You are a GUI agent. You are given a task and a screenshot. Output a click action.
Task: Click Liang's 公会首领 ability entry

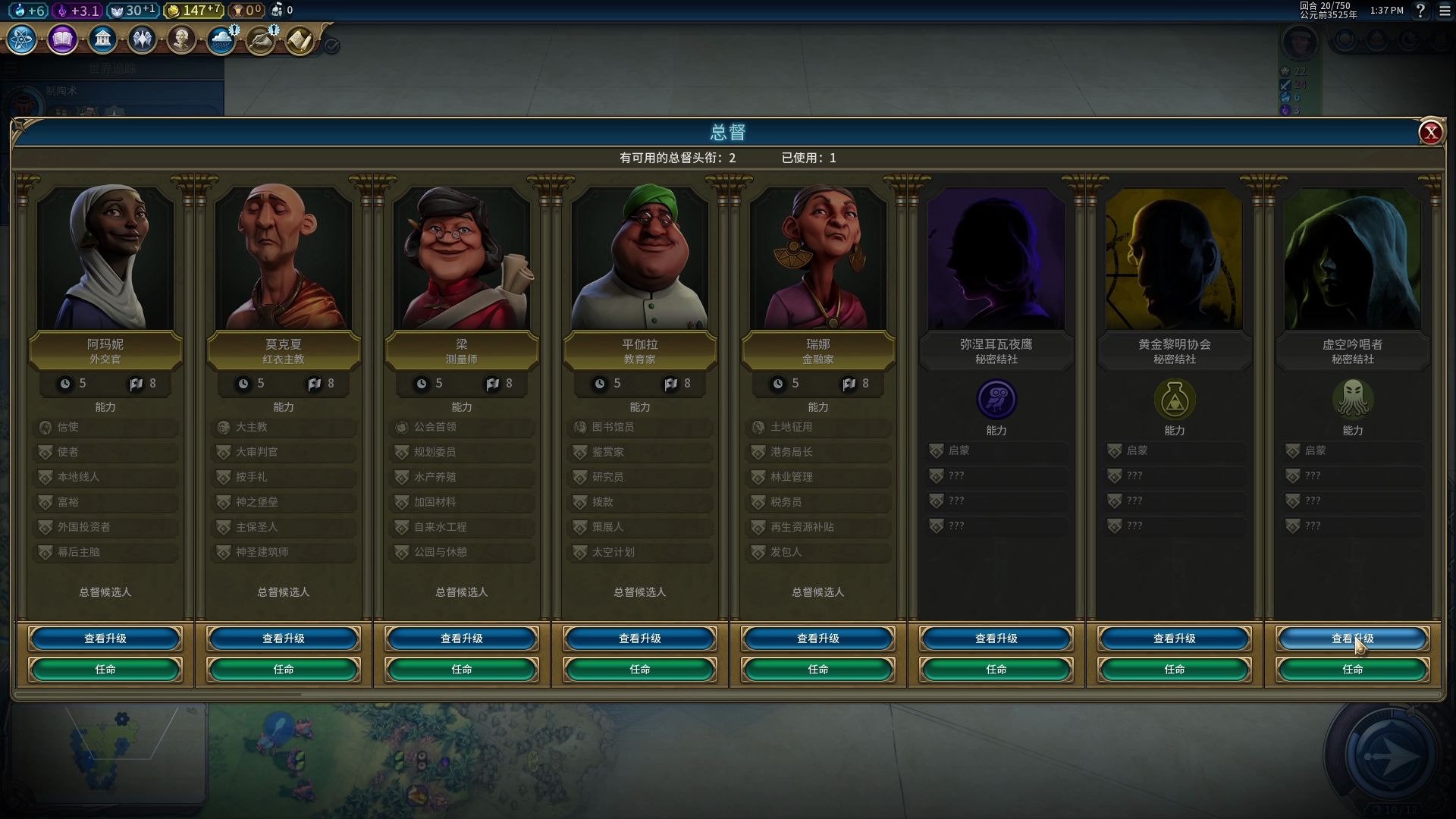(462, 427)
